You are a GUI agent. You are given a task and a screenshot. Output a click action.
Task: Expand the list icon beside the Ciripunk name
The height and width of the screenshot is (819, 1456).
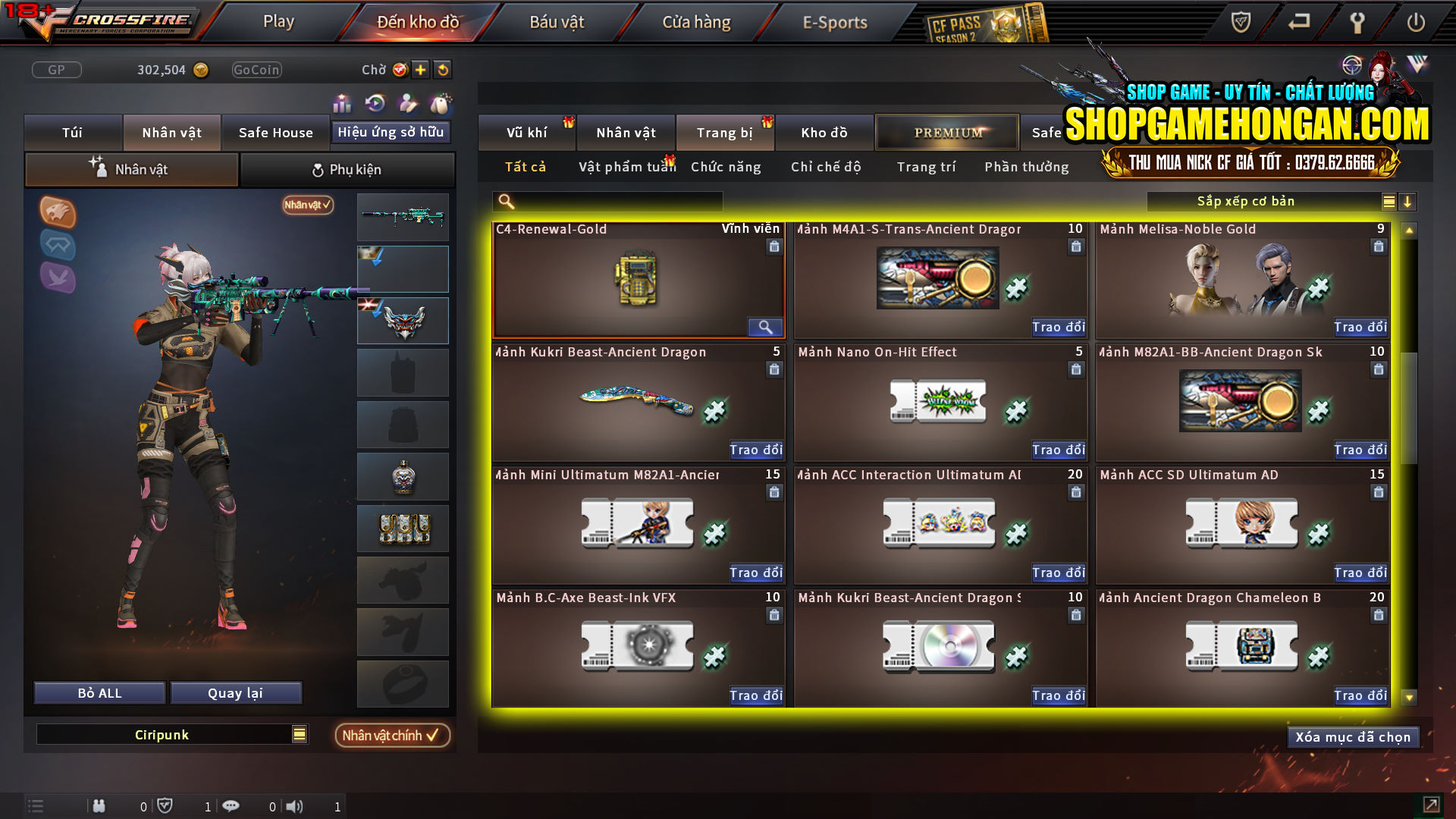pos(300,734)
